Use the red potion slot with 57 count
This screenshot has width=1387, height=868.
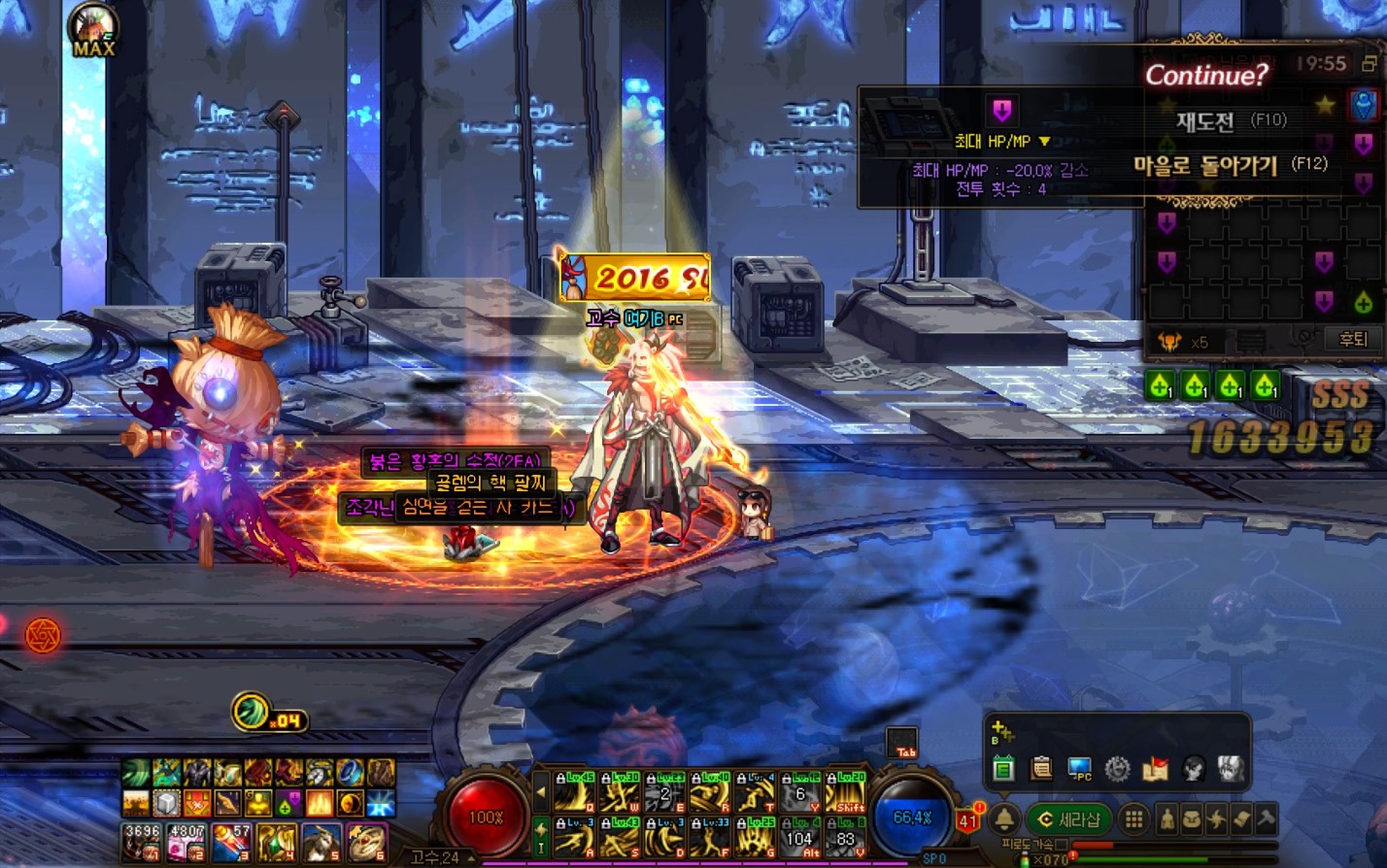click(230, 842)
